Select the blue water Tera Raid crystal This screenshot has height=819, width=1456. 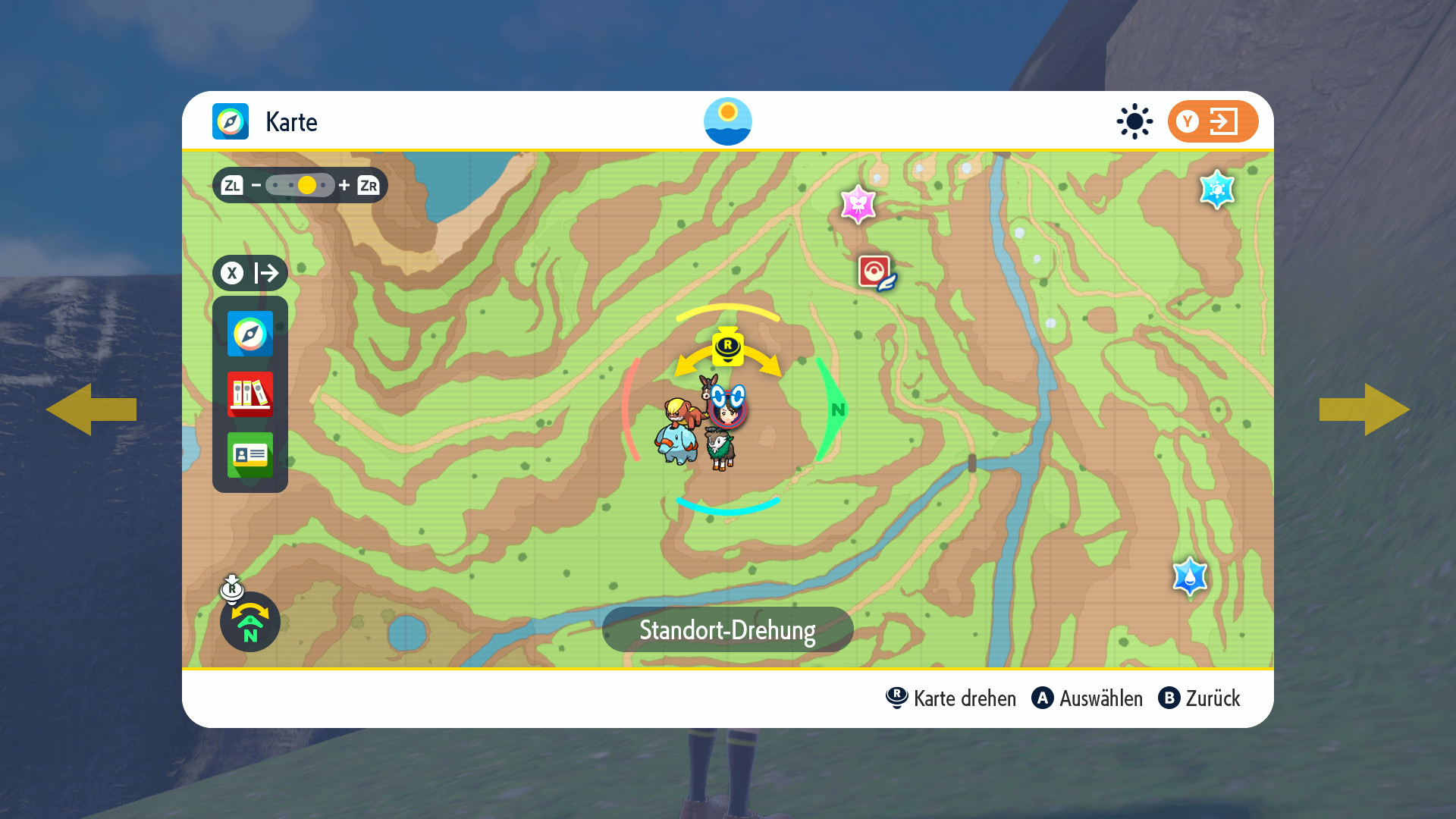[x=1190, y=577]
